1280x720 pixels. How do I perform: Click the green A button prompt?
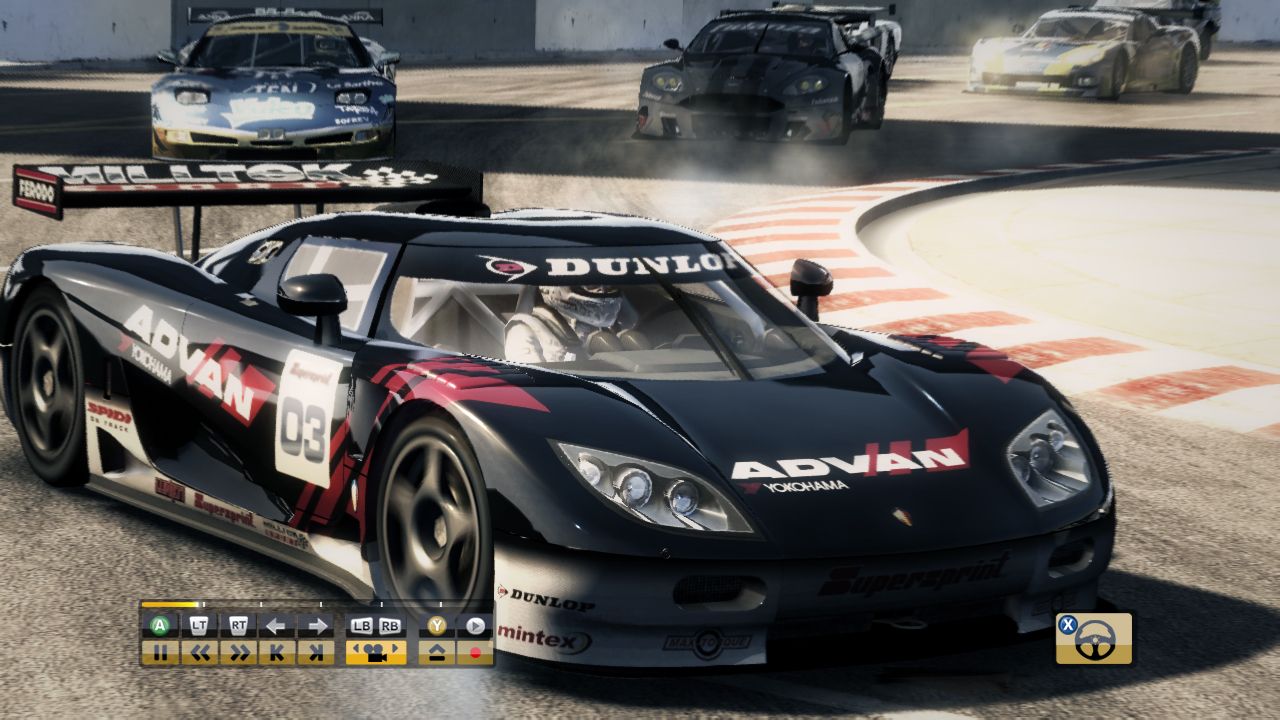pyautogui.click(x=161, y=626)
